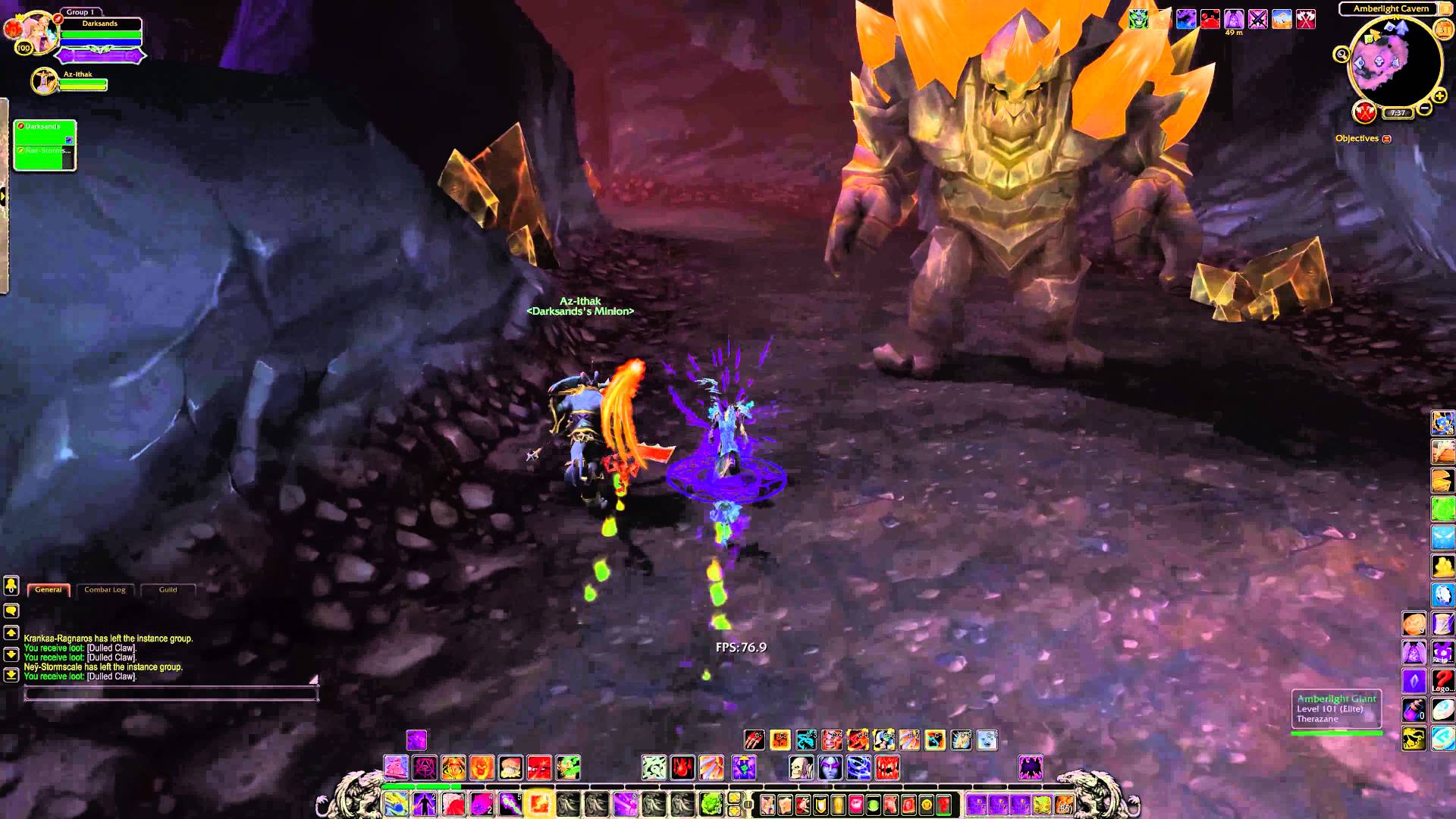Image resolution: width=1456 pixels, height=819 pixels.
Task: Toggle minimap zoom out with the minus button
Action: point(1426,108)
